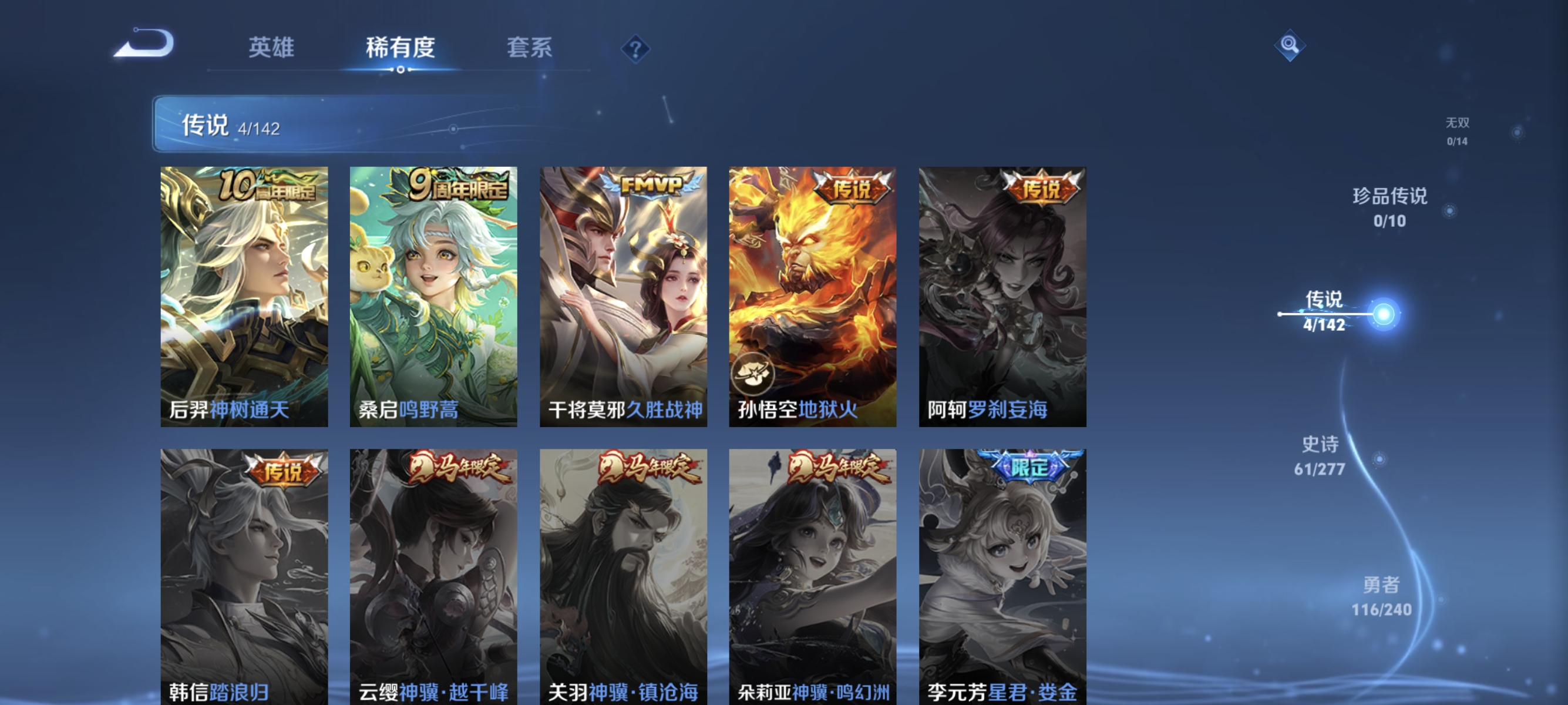Switch to the 套系 tab

pyautogui.click(x=529, y=48)
